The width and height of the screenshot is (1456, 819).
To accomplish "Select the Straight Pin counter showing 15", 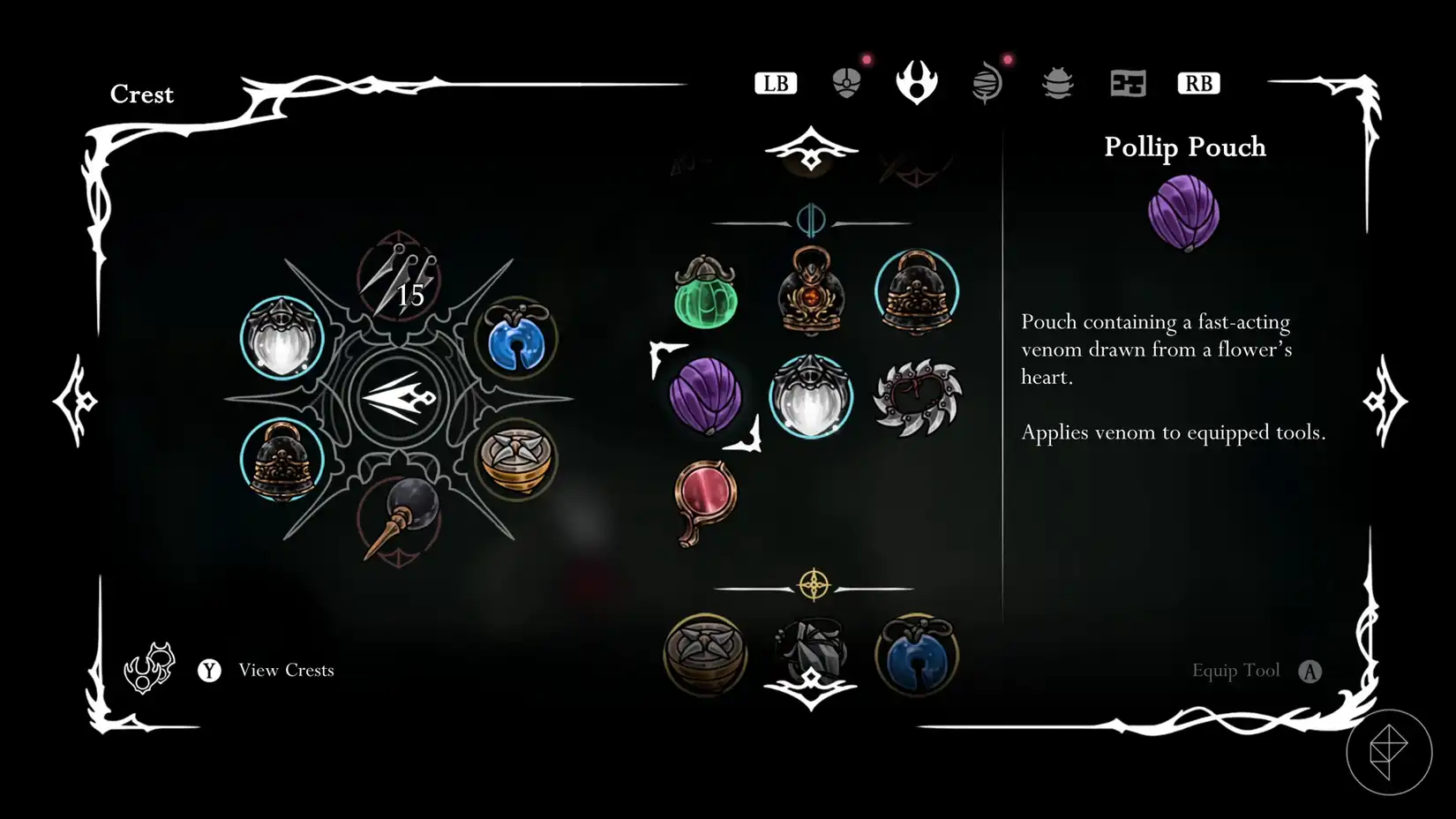I will tap(404, 282).
